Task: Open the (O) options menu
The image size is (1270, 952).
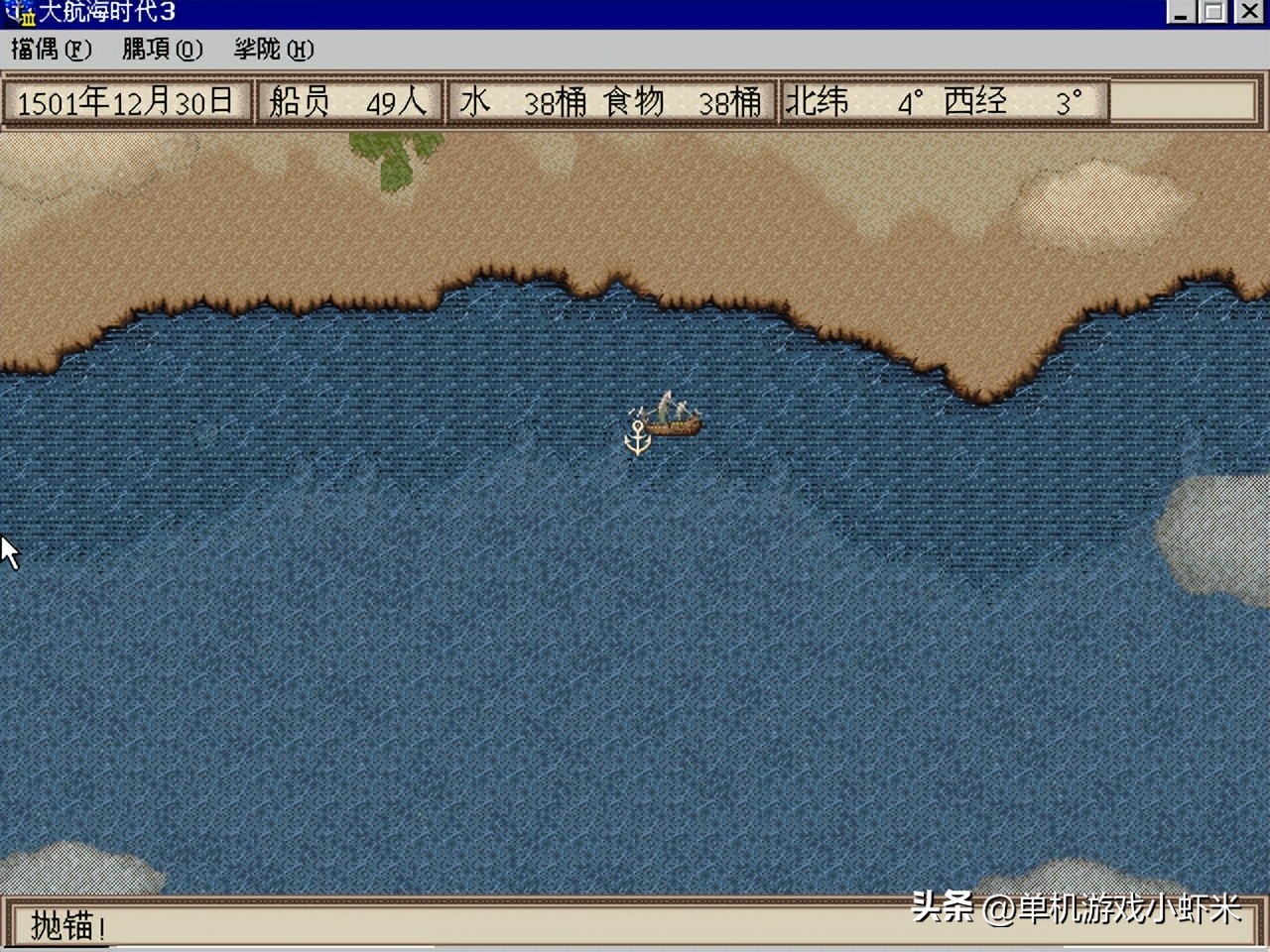Action: click(x=162, y=49)
